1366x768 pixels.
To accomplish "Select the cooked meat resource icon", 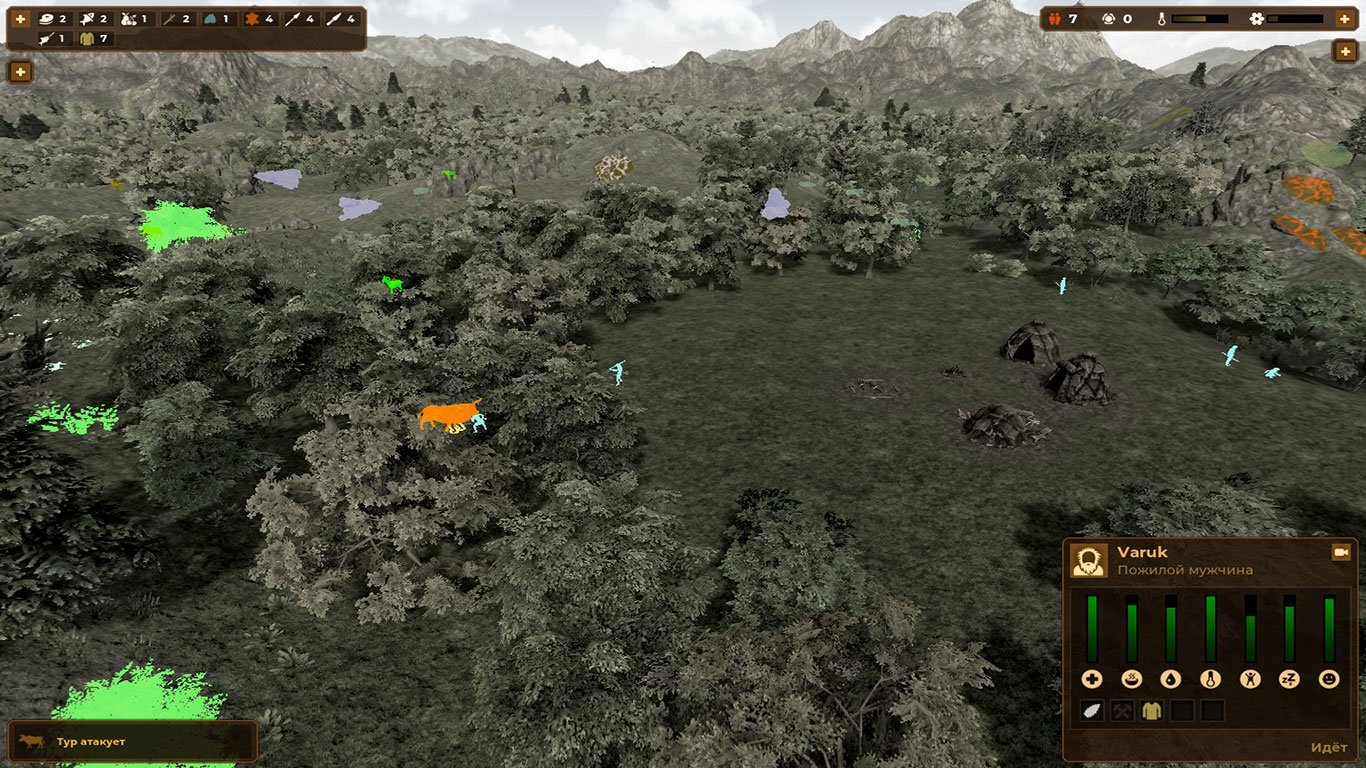I will 45,18.
